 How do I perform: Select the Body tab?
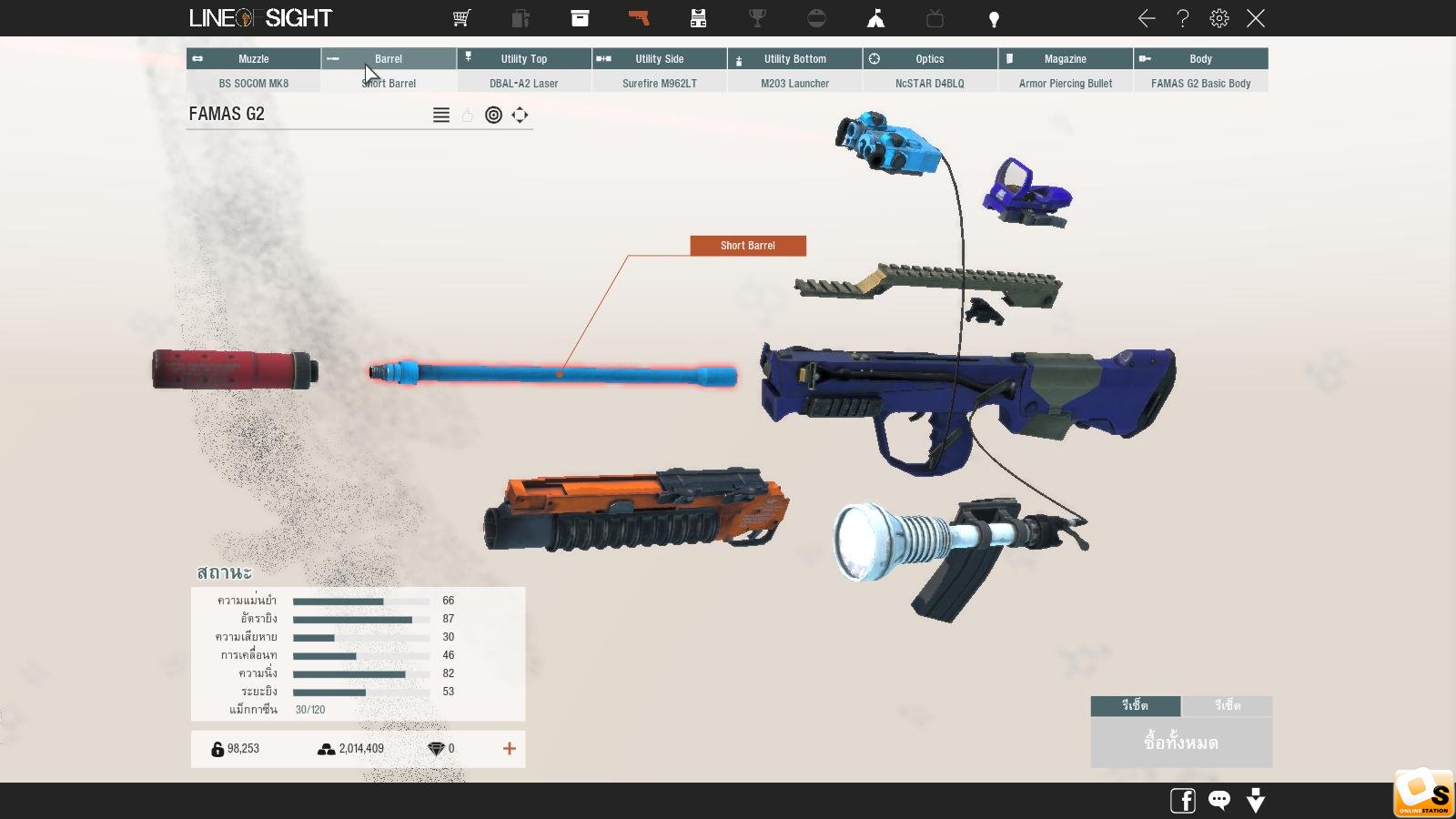click(x=1200, y=59)
